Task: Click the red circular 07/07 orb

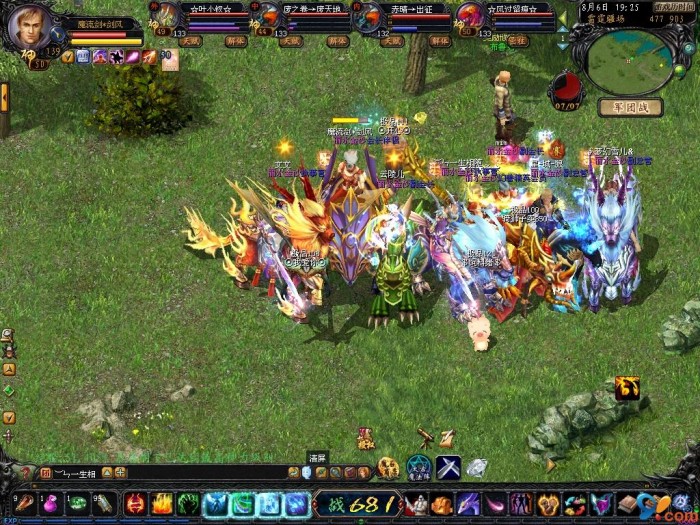Action: 566,86
